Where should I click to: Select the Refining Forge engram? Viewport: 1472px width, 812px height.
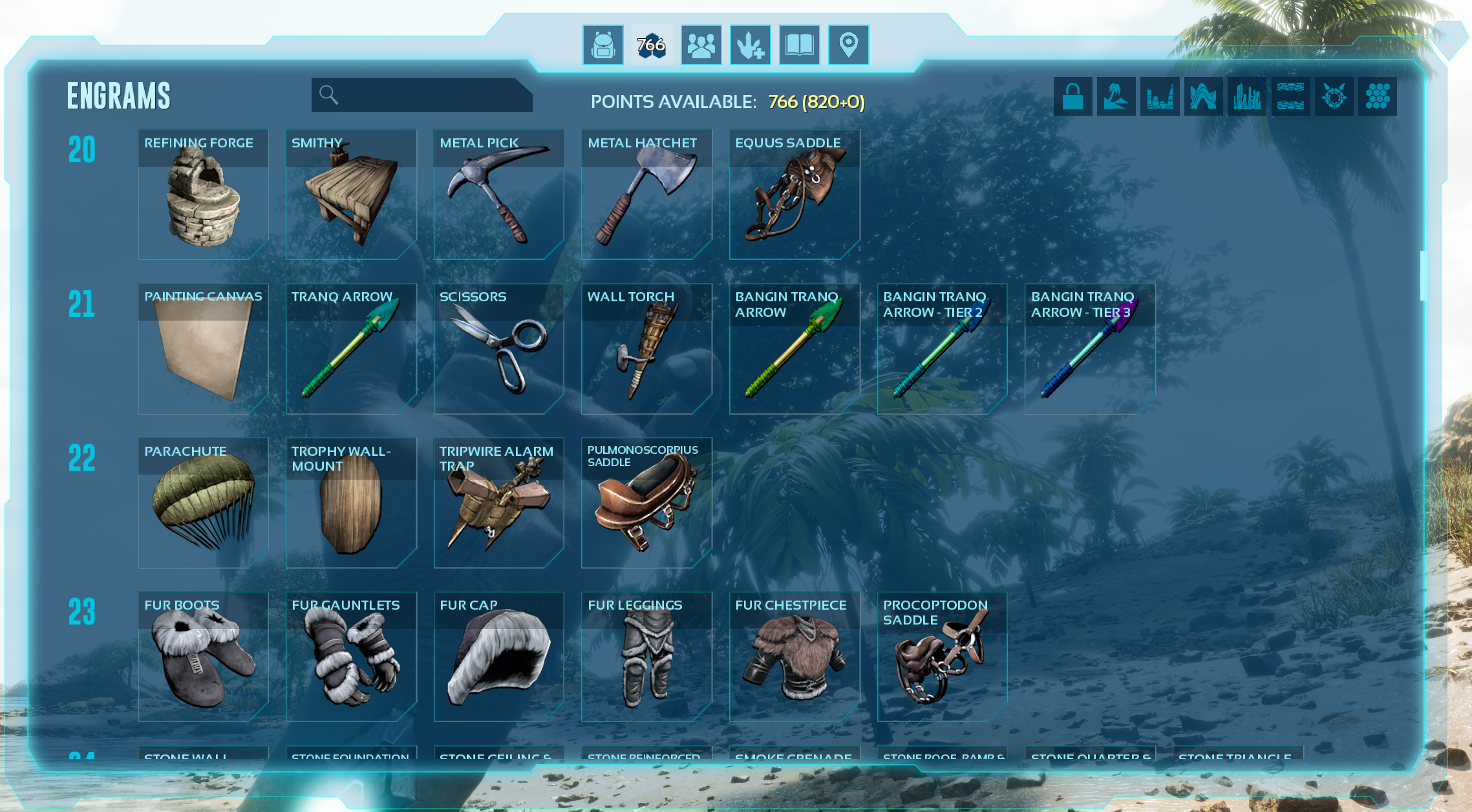tap(203, 194)
